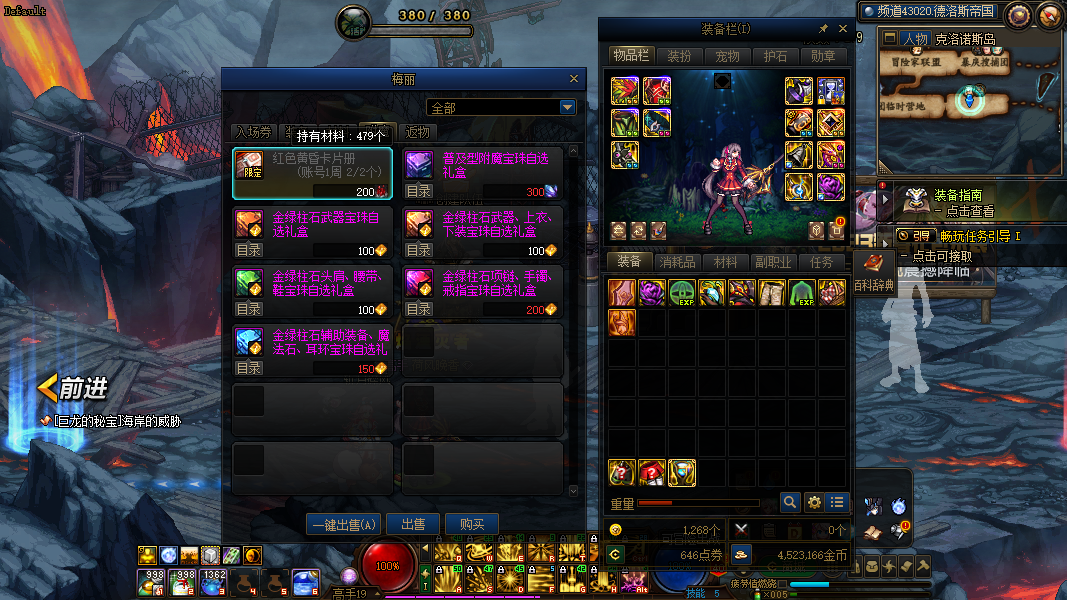Screen dimensions: 1067x600
Task: Open the 宠物 pet tab
Action: click(727, 56)
